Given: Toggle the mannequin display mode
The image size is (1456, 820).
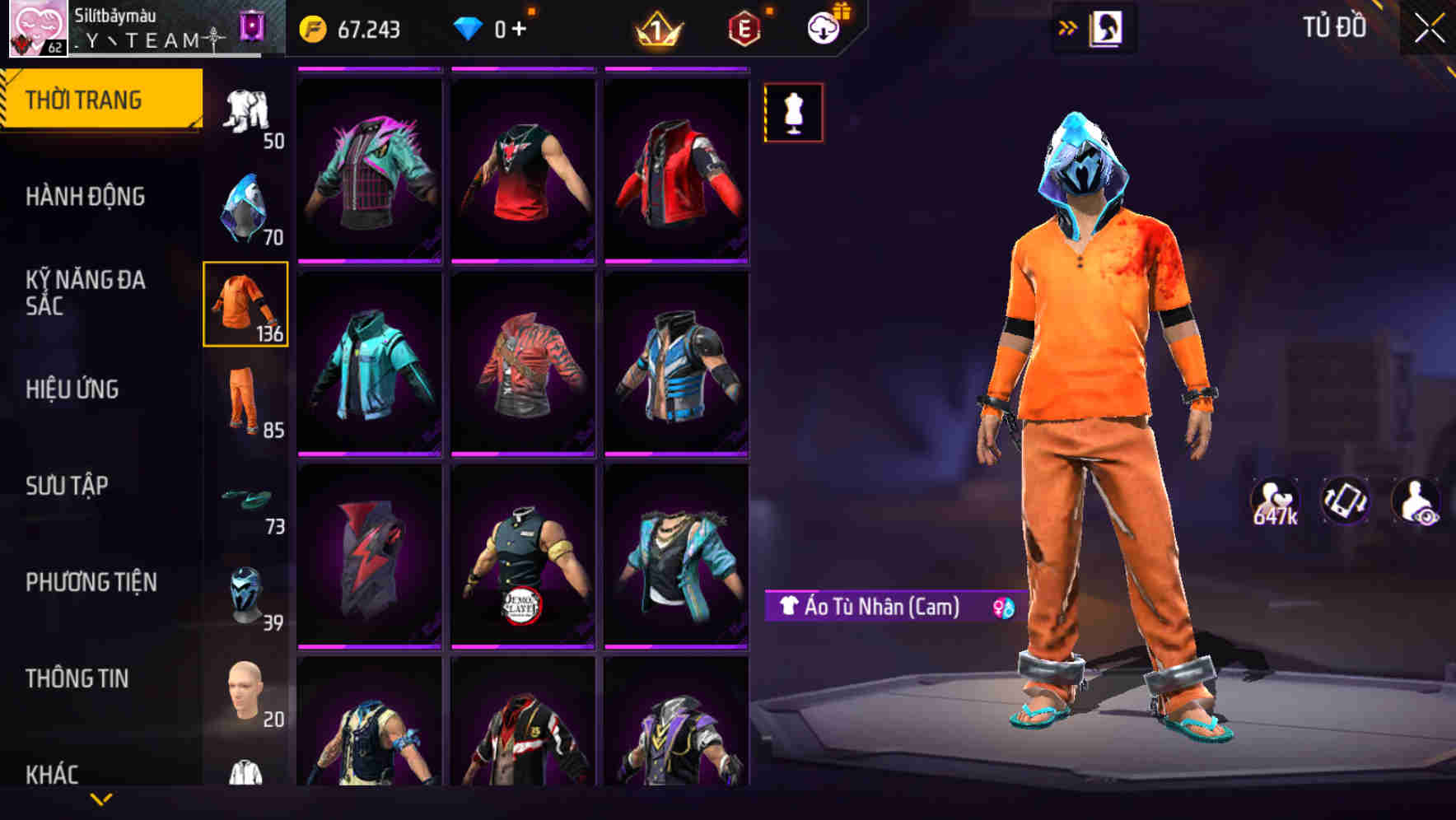Looking at the screenshot, I should coord(792,113).
